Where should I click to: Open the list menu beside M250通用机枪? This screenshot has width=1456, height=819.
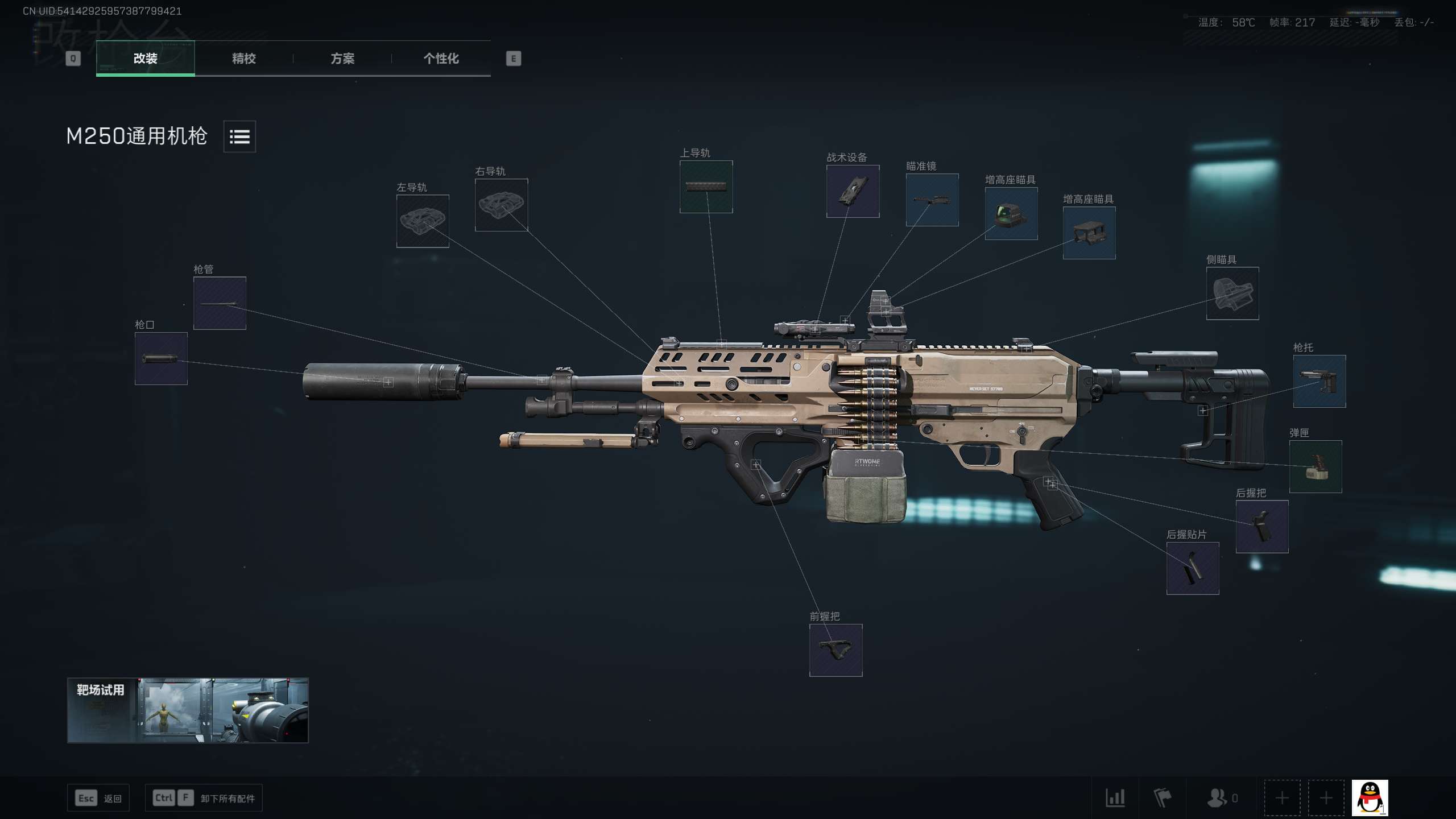click(239, 136)
